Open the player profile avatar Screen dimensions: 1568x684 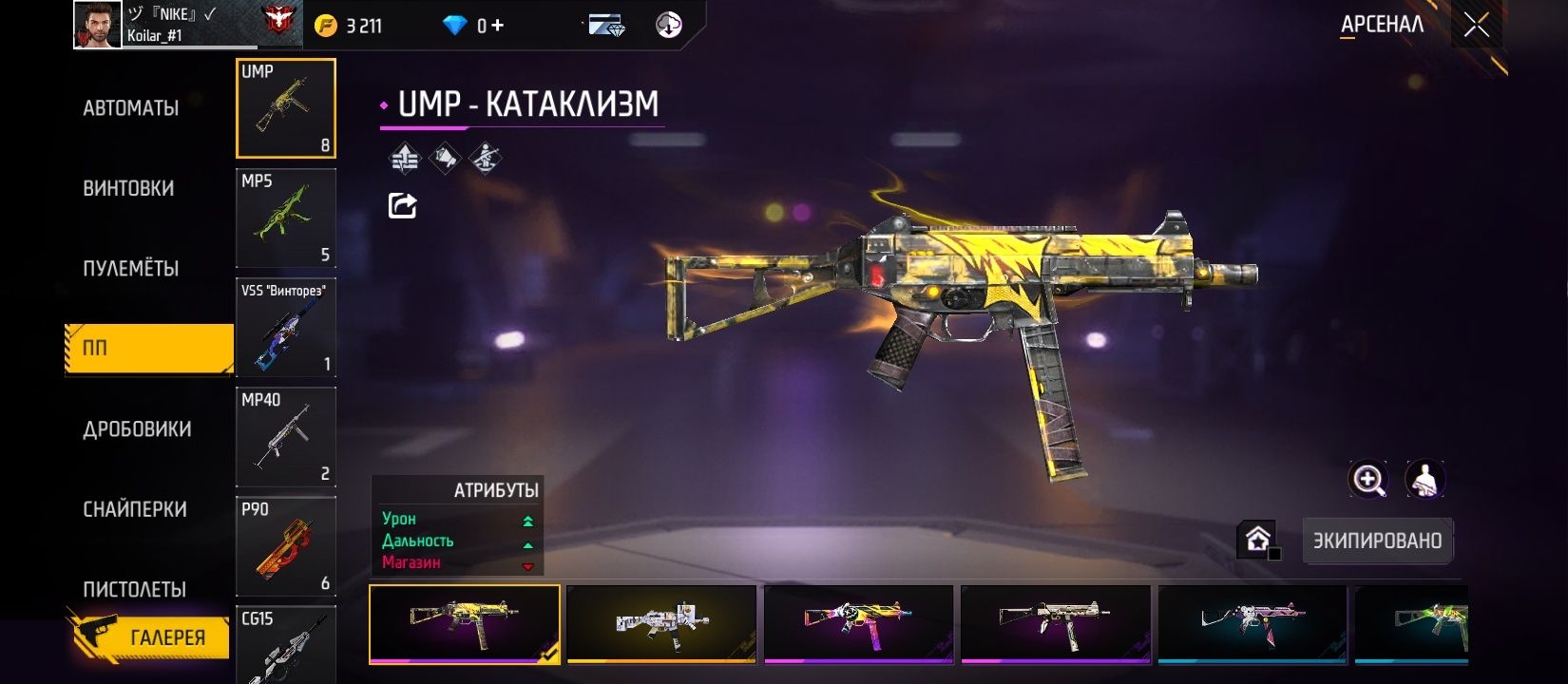pyautogui.click(x=98, y=25)
